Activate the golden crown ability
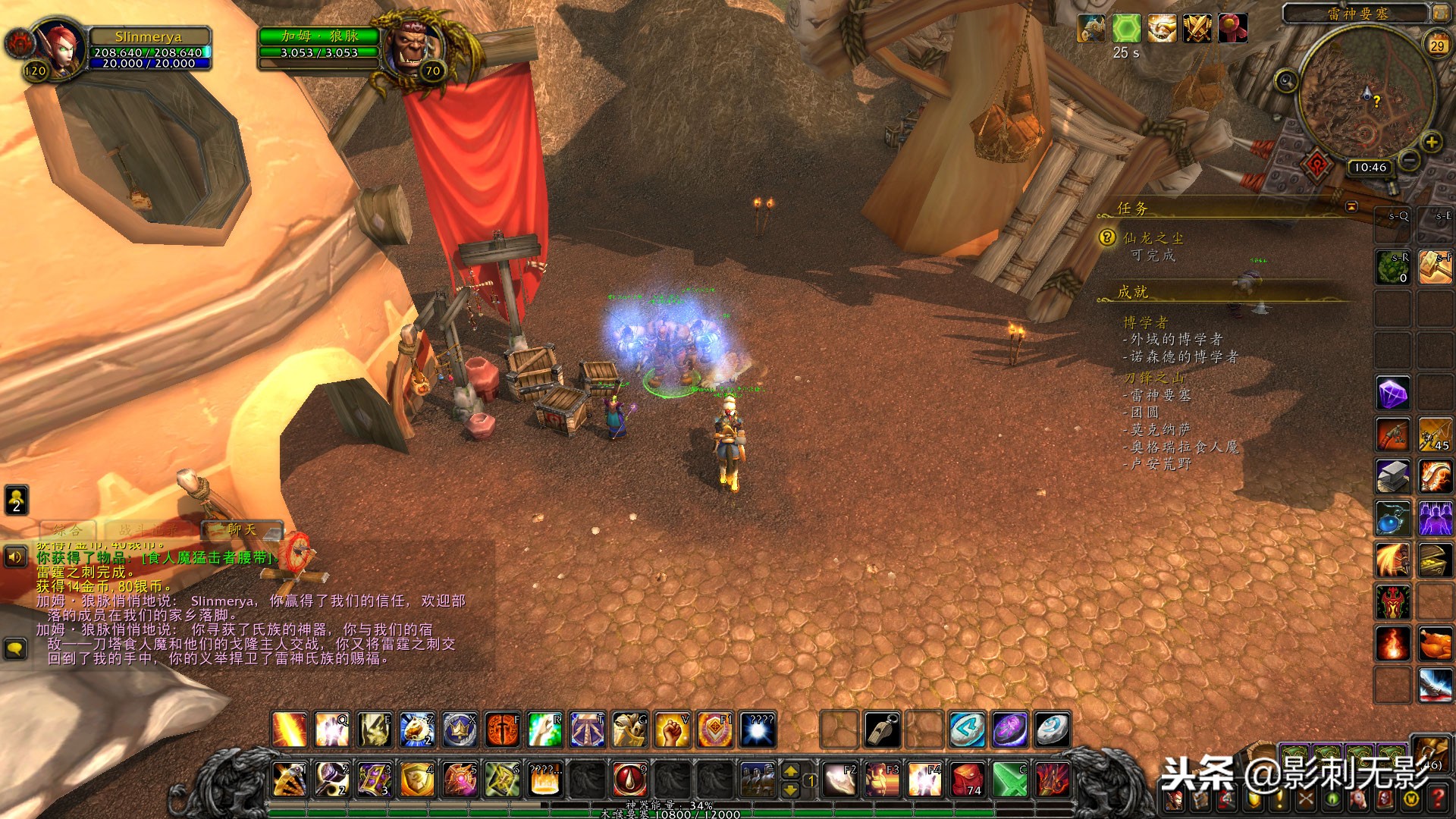 [460, 730]
